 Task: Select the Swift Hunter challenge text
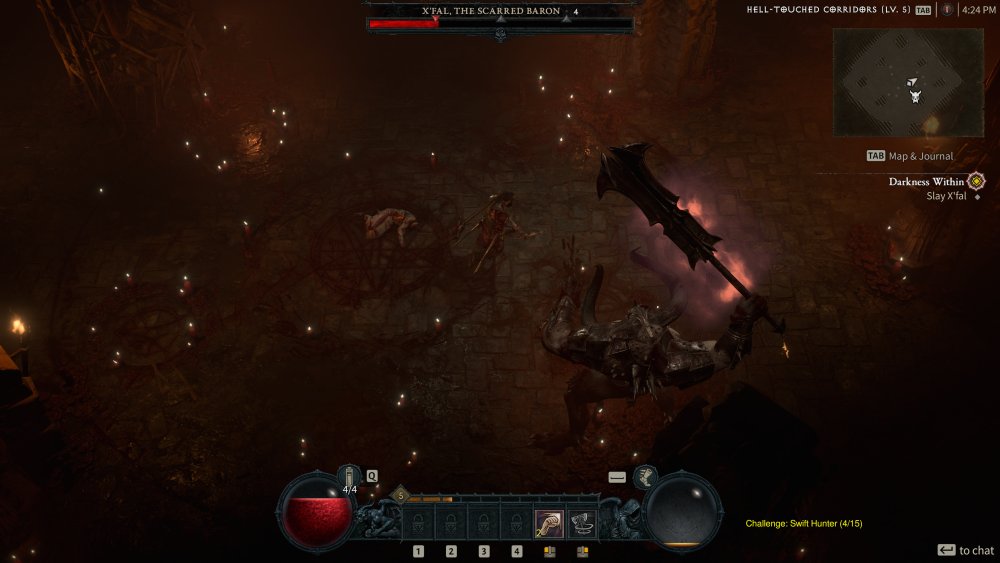coord(804,523)
